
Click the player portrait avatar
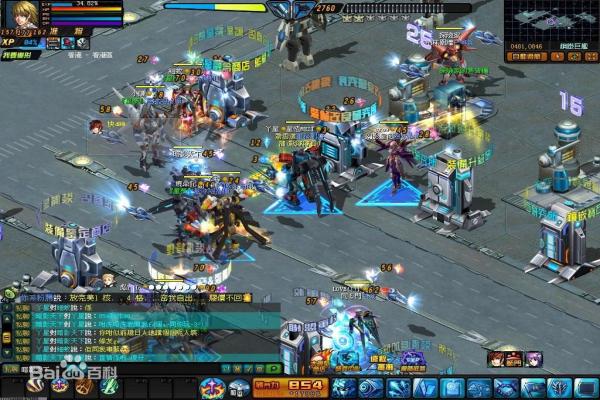(19, 15)
